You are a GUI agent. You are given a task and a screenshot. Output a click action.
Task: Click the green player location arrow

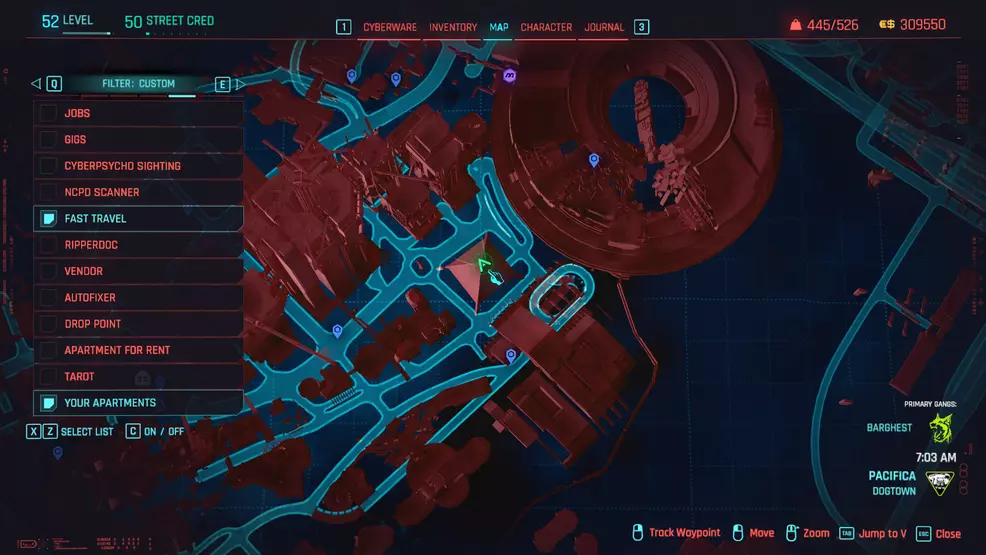[x=483, y=264]
